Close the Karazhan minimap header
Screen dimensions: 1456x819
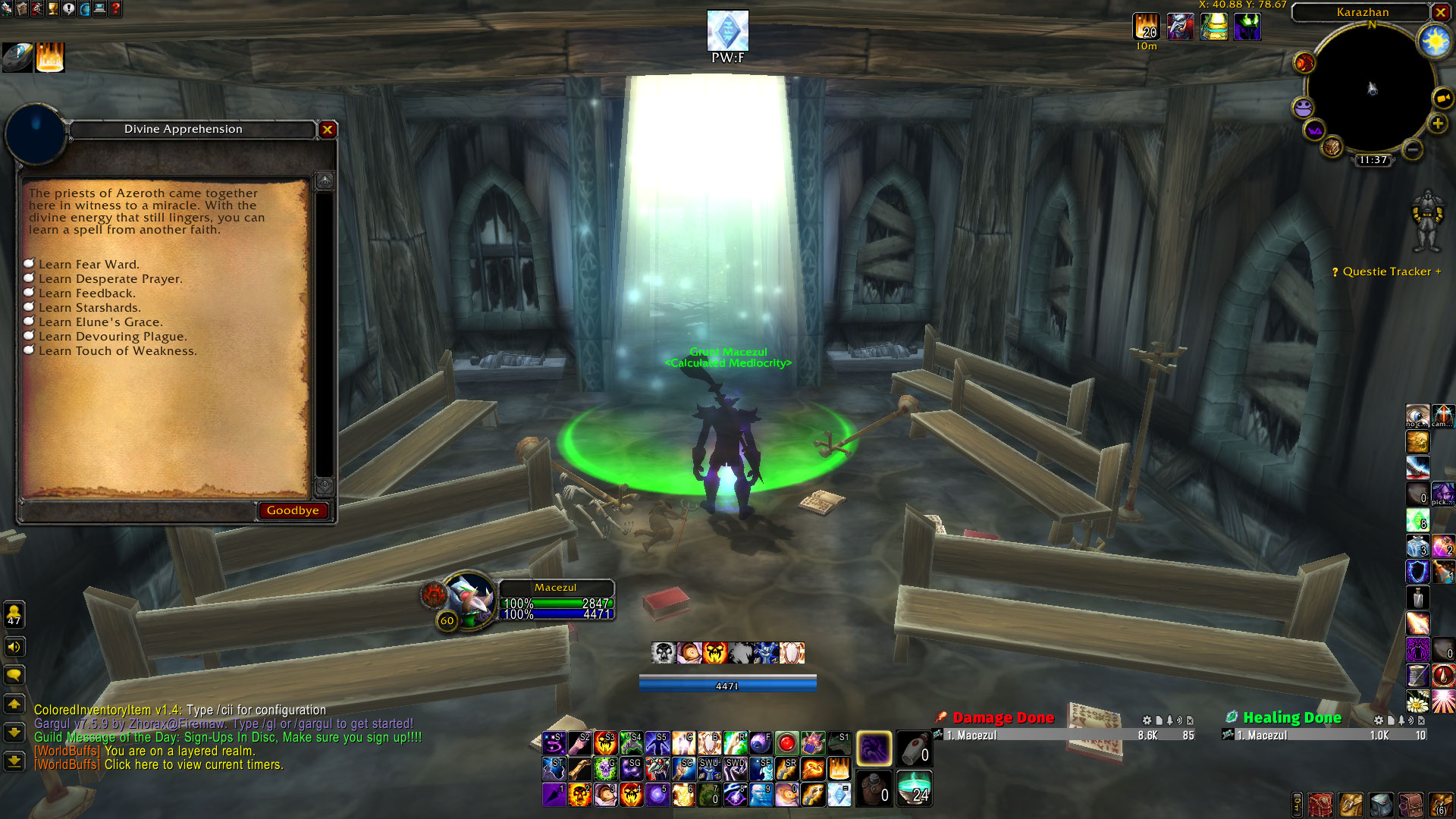pos(1440,12)
